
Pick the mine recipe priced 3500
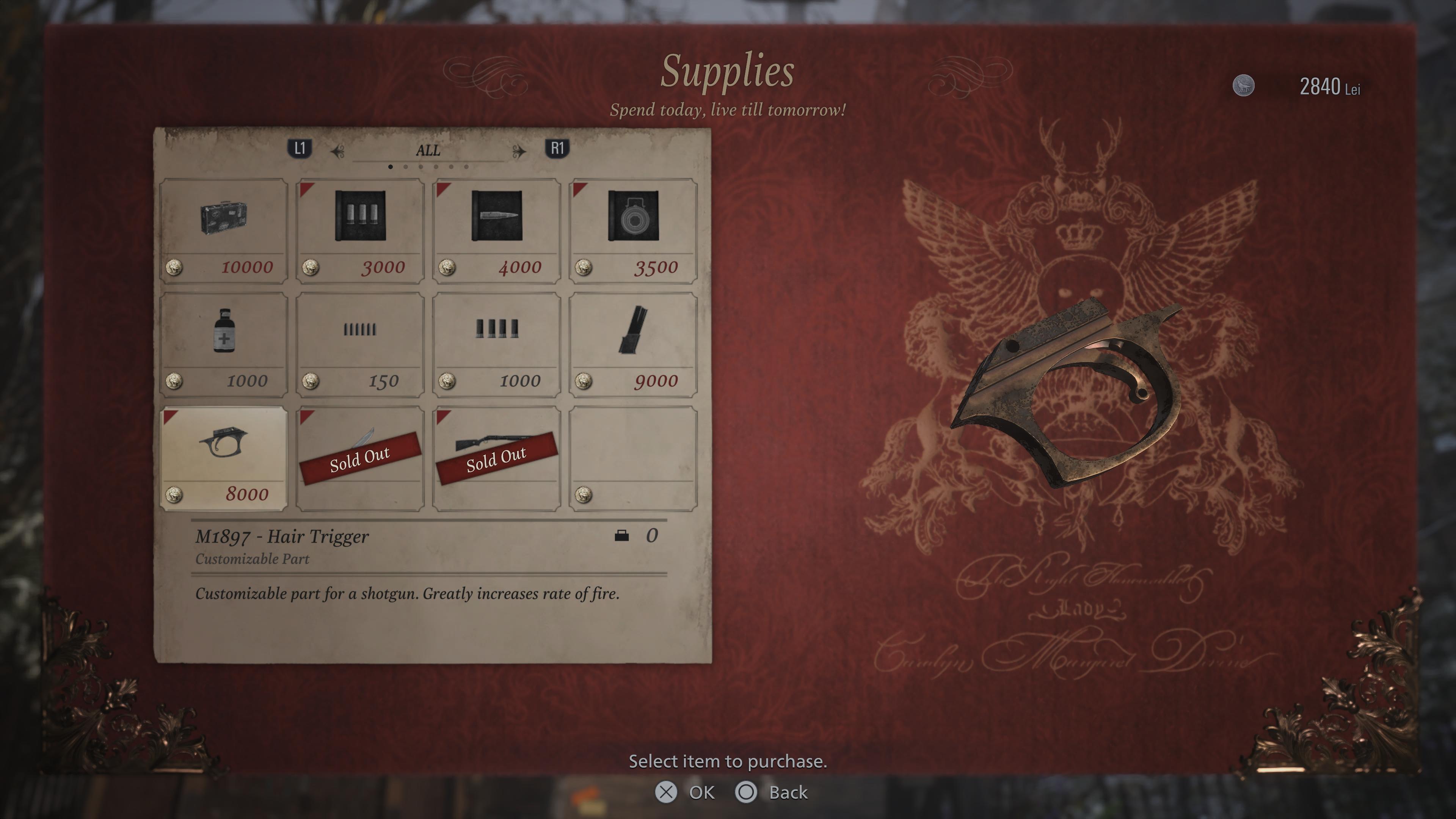click(633, 231)
